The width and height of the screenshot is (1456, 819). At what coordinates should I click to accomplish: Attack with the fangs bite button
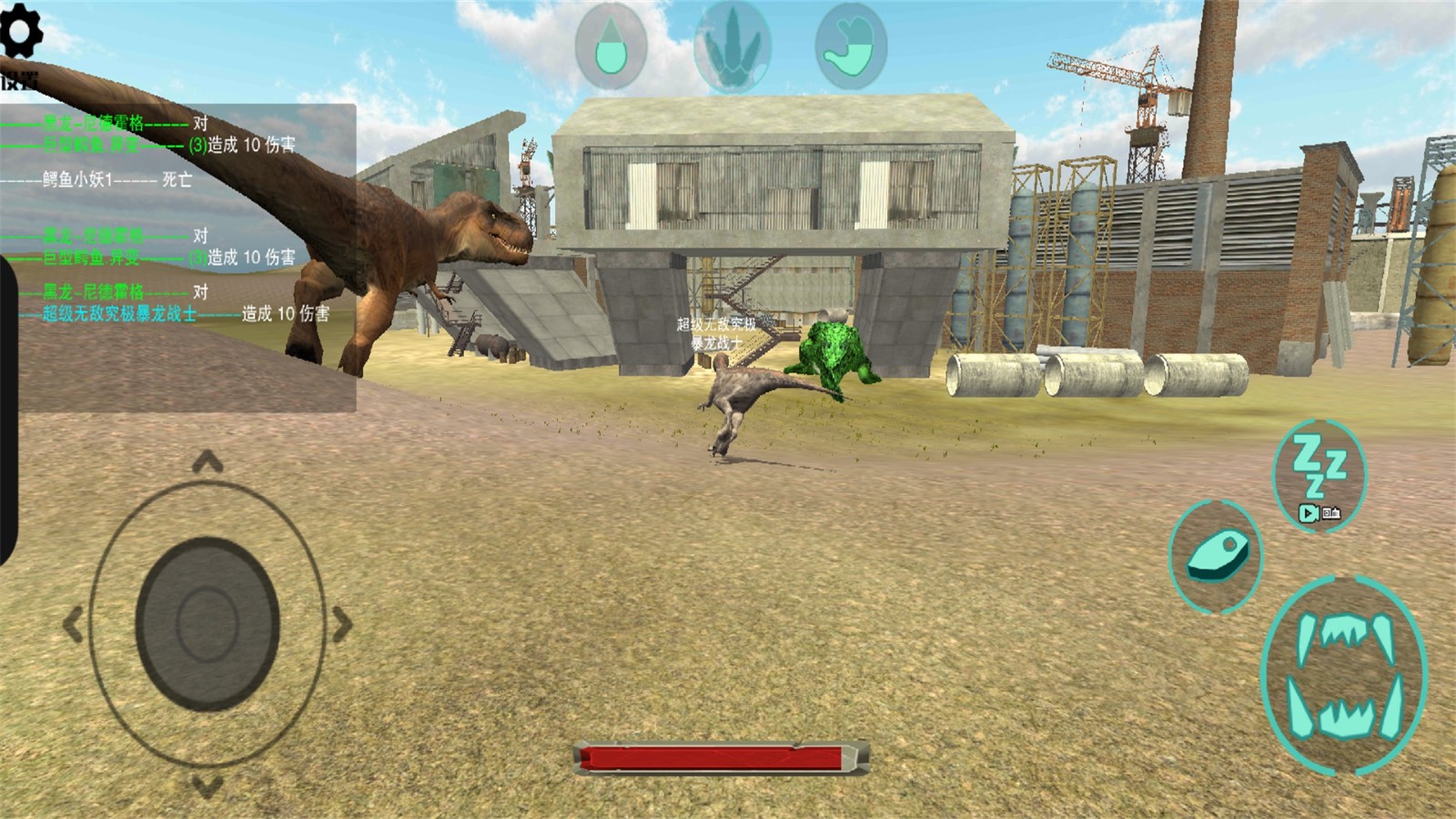(x=1344, y=674)
